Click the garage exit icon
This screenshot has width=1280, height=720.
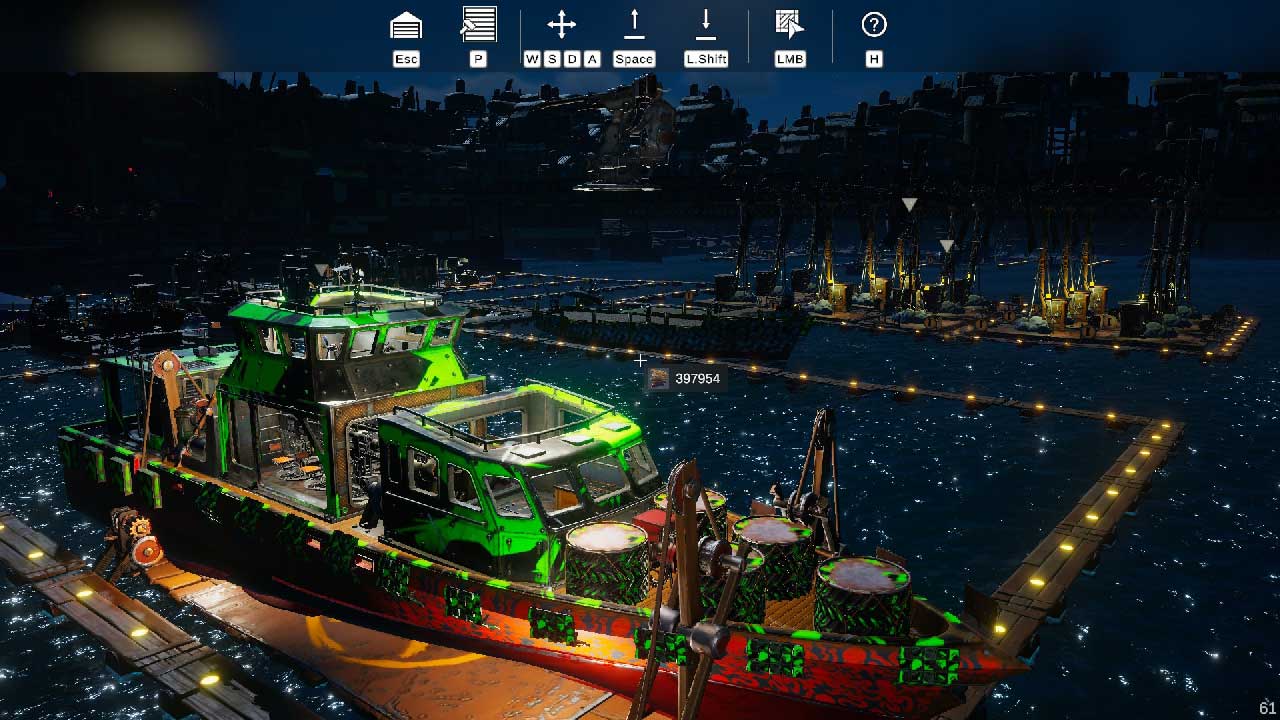pos(406,26)
